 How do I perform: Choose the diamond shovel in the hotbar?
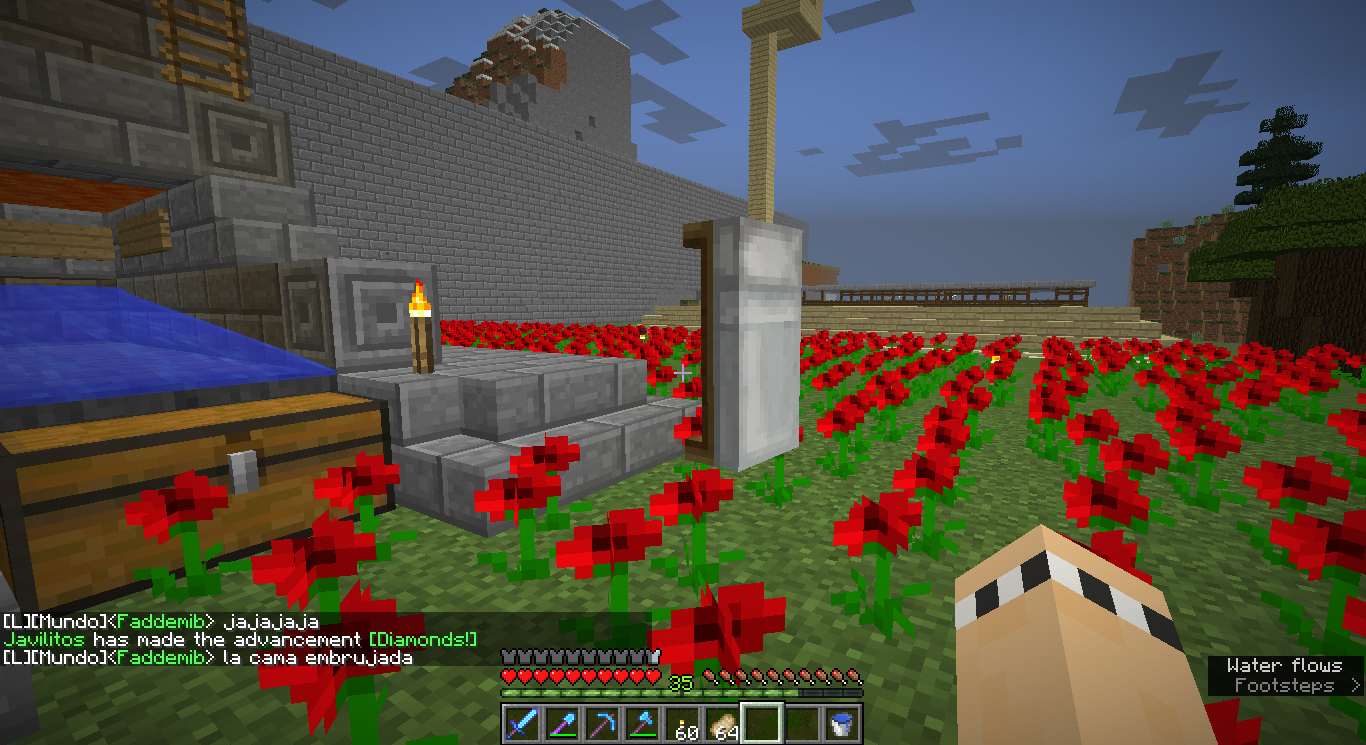click(x=561, y=722)
